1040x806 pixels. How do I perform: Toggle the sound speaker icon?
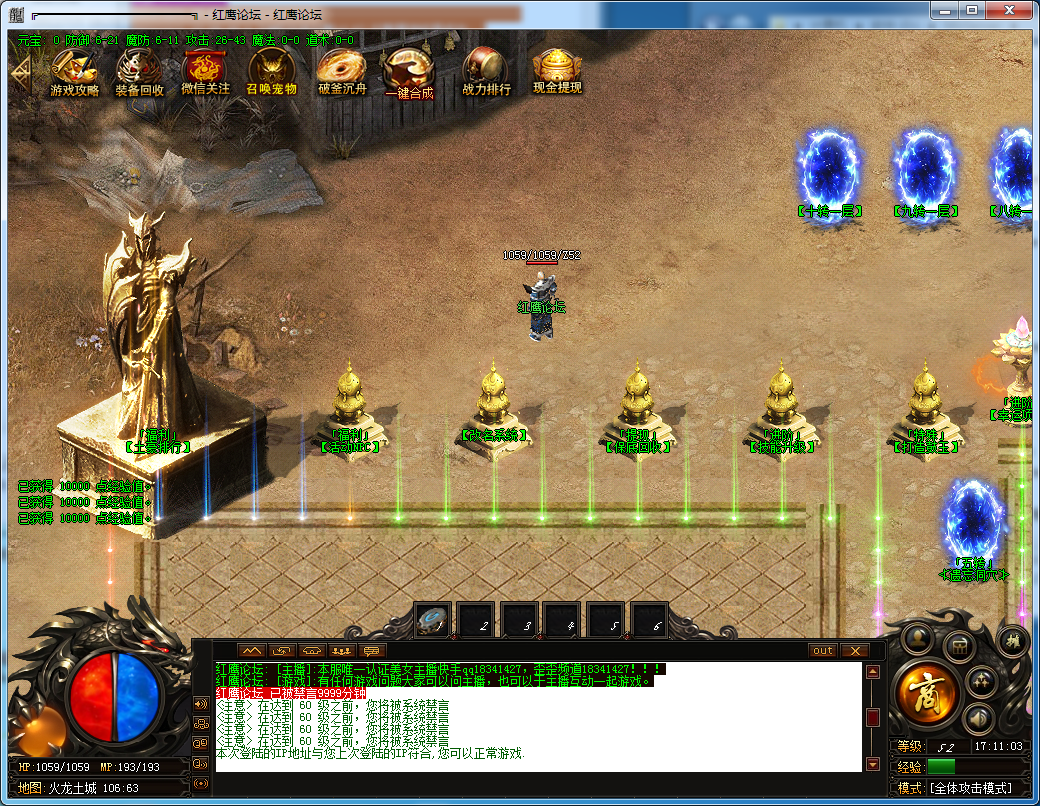tap(979, 717)
